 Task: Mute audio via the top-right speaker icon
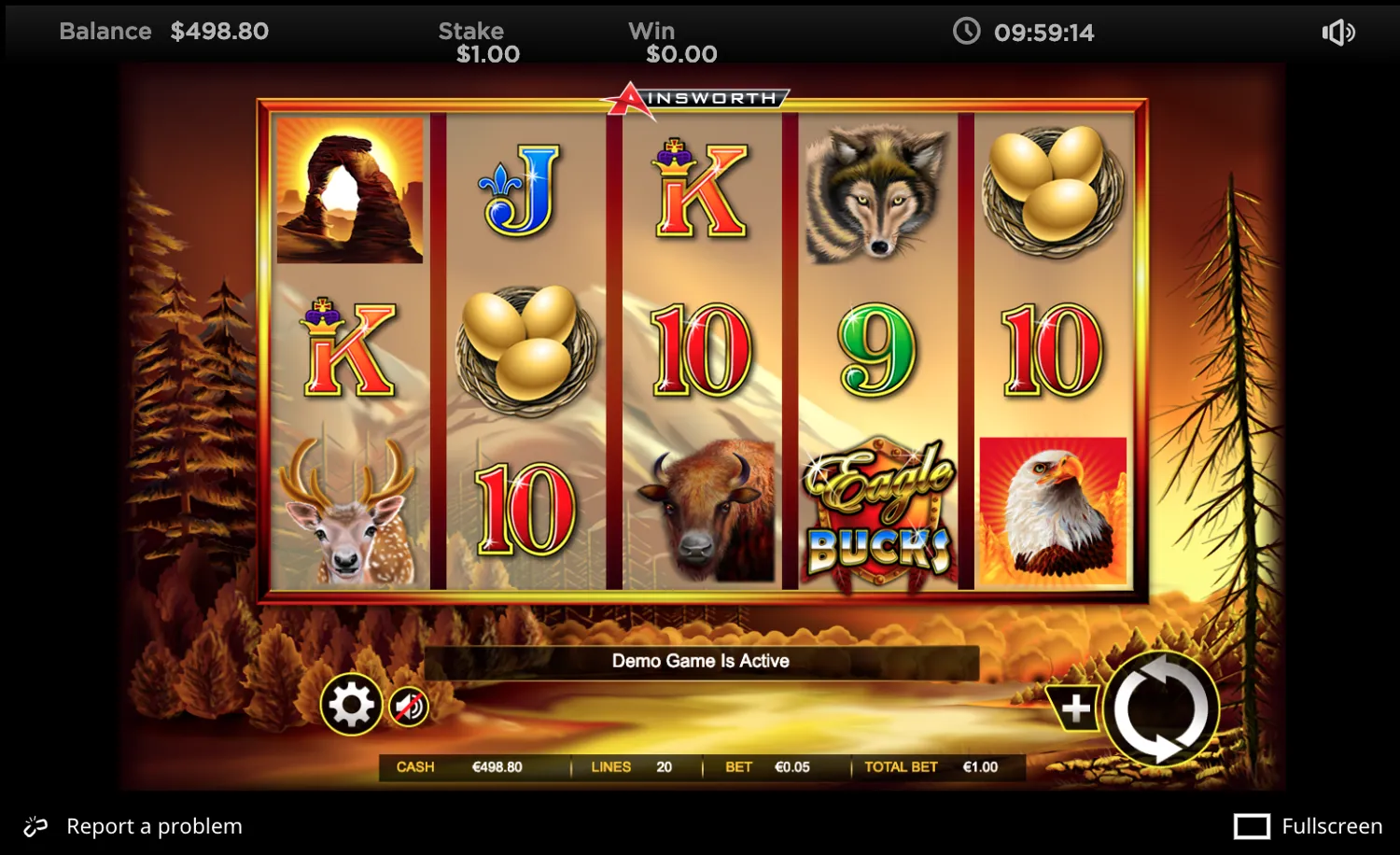pyautogui.click(x=1338, y=32)
